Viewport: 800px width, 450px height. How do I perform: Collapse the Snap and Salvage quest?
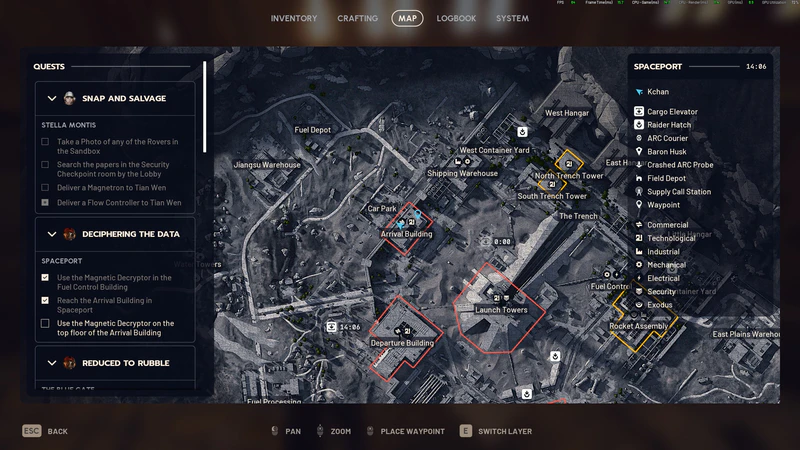(52, 98)
